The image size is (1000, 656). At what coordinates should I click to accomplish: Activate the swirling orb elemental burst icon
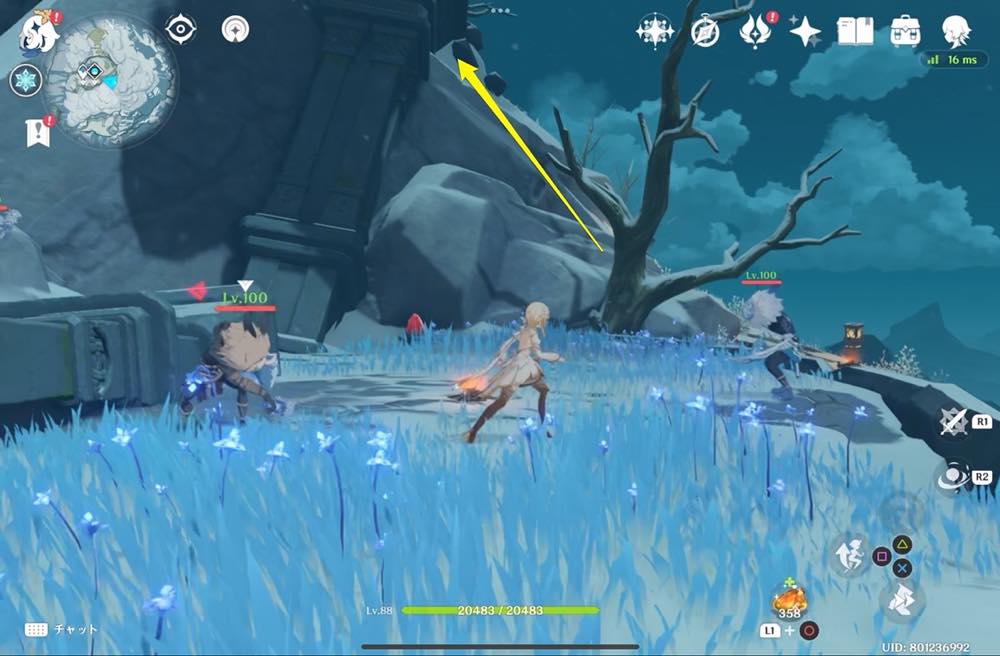pos(954,478)
